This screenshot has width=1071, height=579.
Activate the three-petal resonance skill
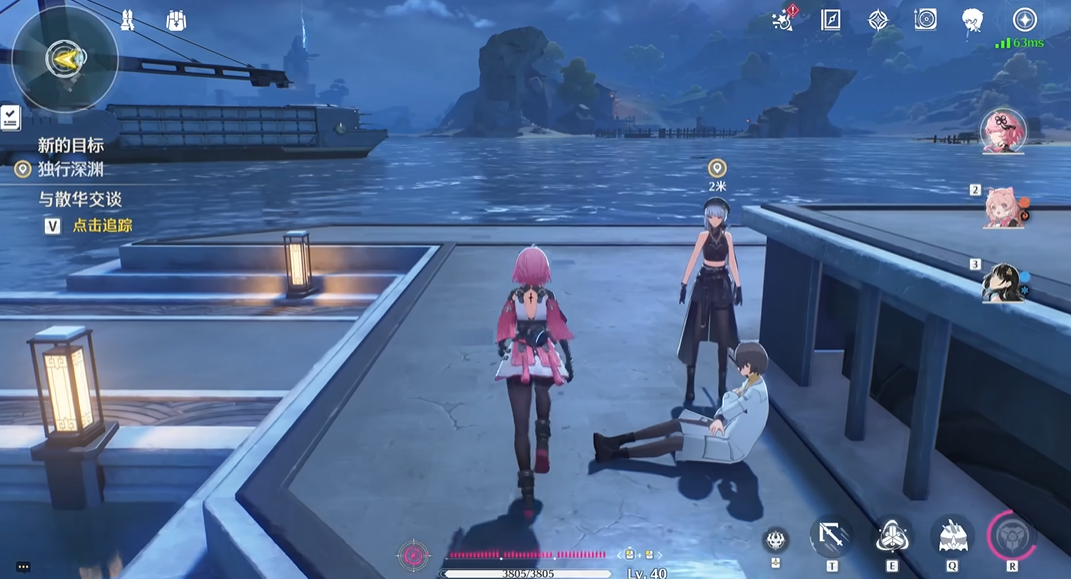[892, 537]
